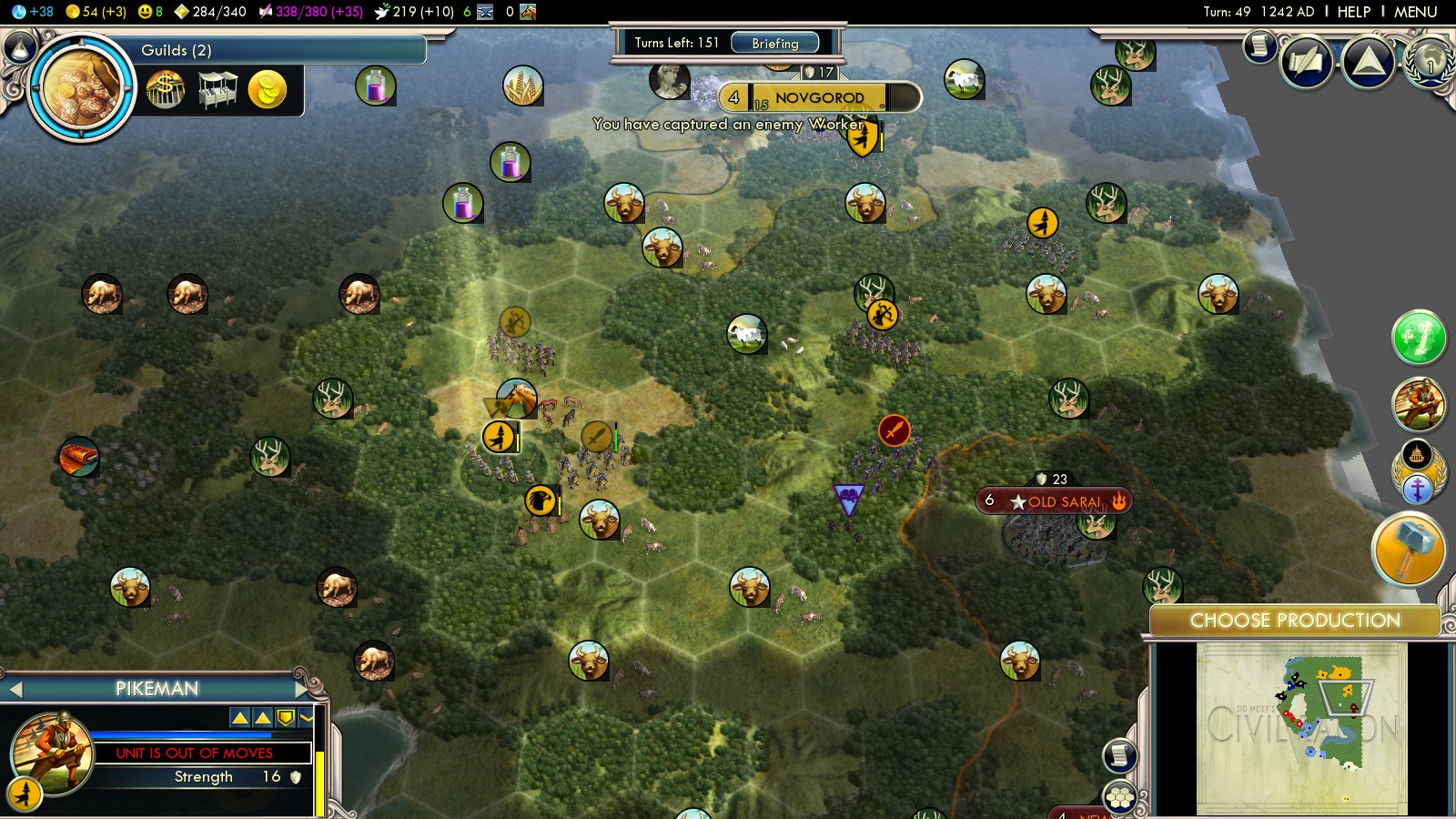Toggle the hex grid button beside the minimap
Image resolution: width=1456 pixels, height=819 pixels.
point(1120,798)
